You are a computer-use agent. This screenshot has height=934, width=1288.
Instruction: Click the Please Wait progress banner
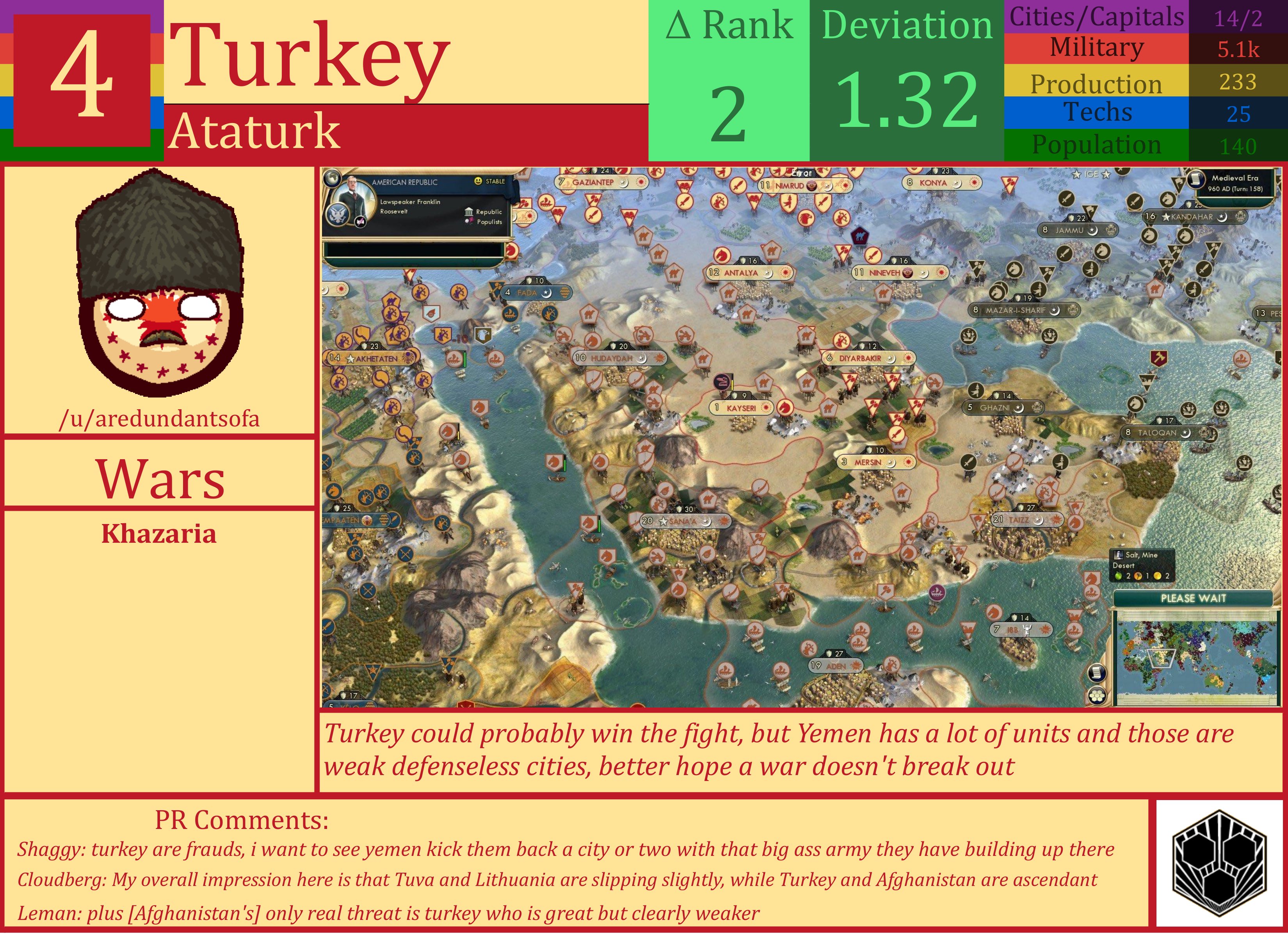click(1194, 598)
